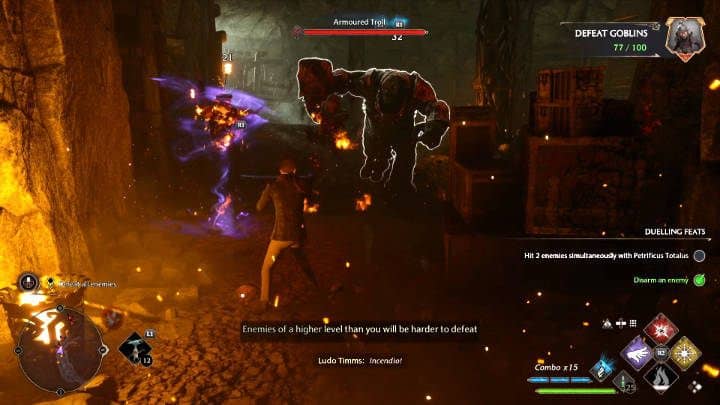The image size is (720, 405).
Task: Activate the purple hand spell
Action: click(638, 354)
